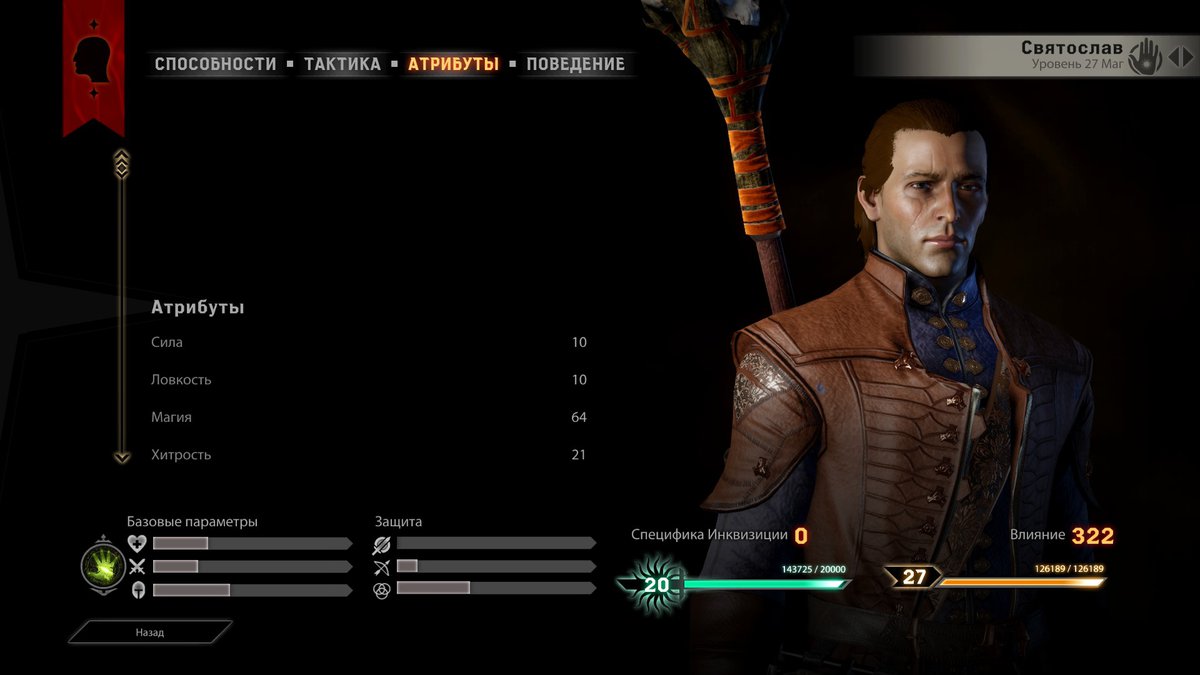Select the Хитрость attribute row
The image size is (1200, 675).
368,455
